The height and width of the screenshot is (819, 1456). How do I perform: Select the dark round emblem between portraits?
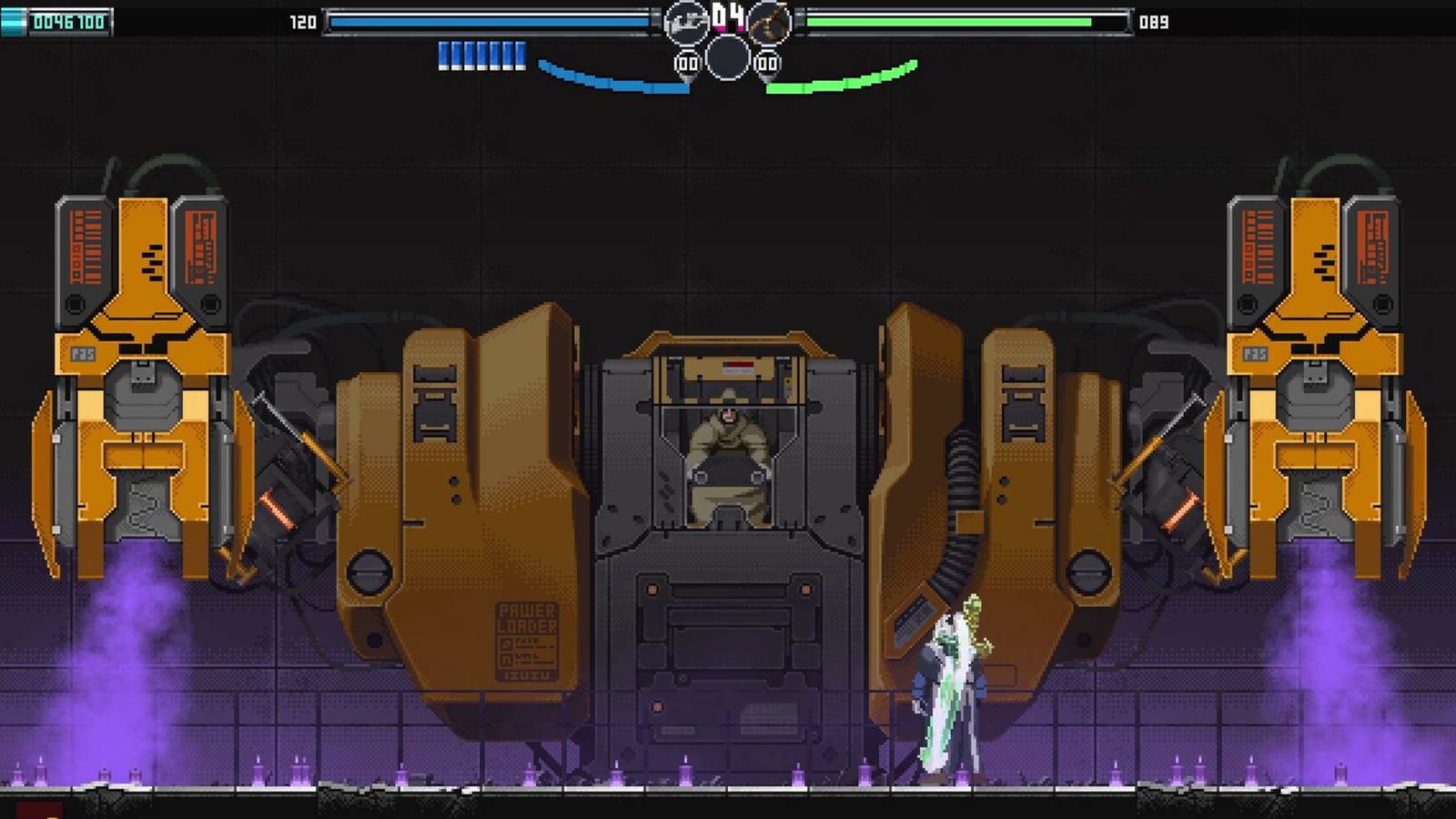click(726, 60)
